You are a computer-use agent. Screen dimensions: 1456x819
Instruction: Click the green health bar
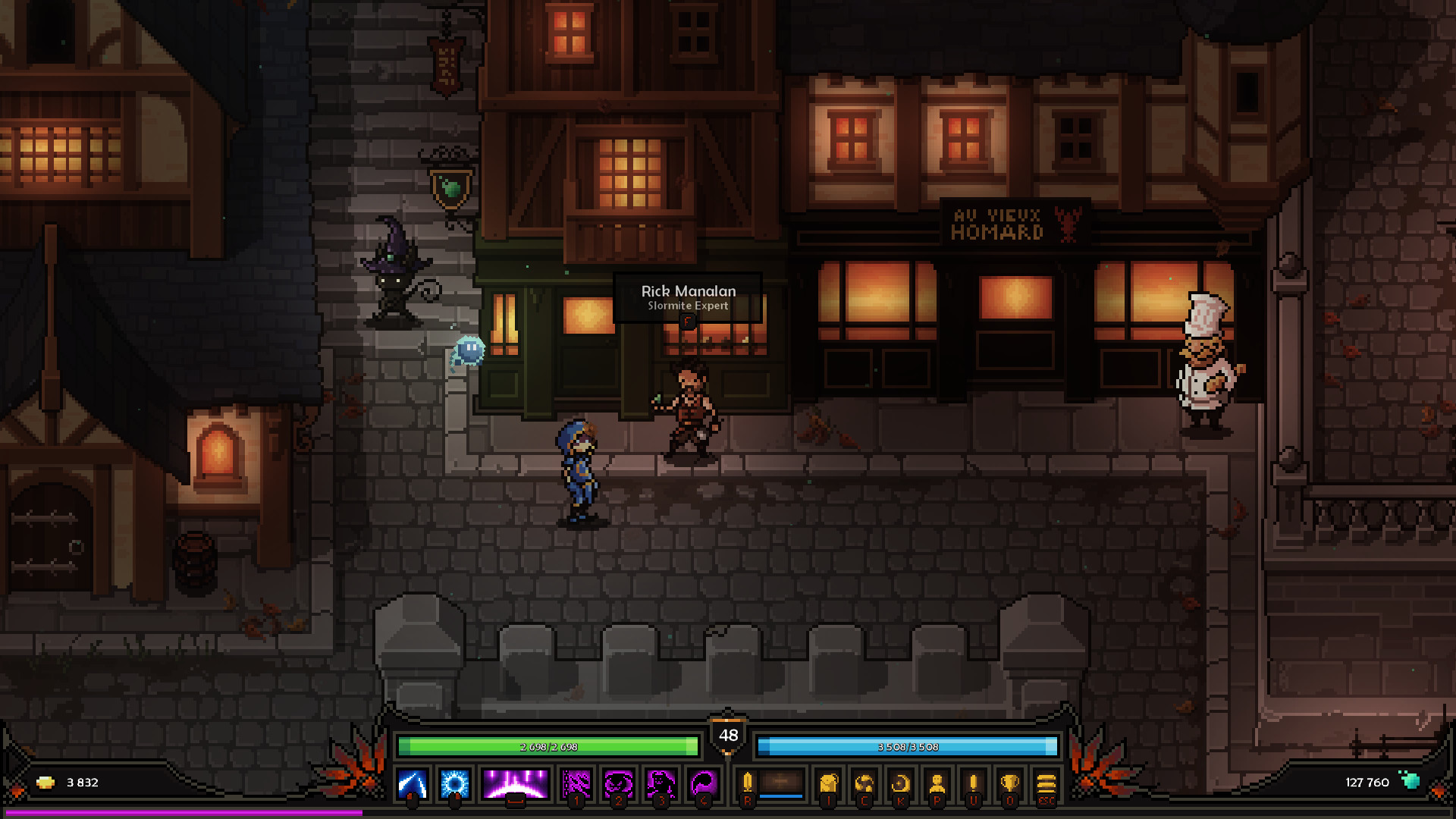tap(550, 746)
